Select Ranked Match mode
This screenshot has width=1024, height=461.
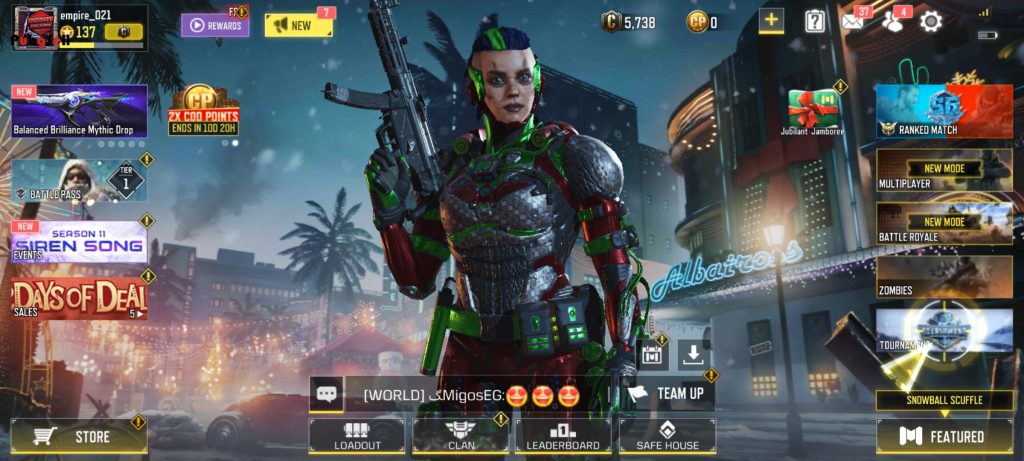click(x=944, y=111)
